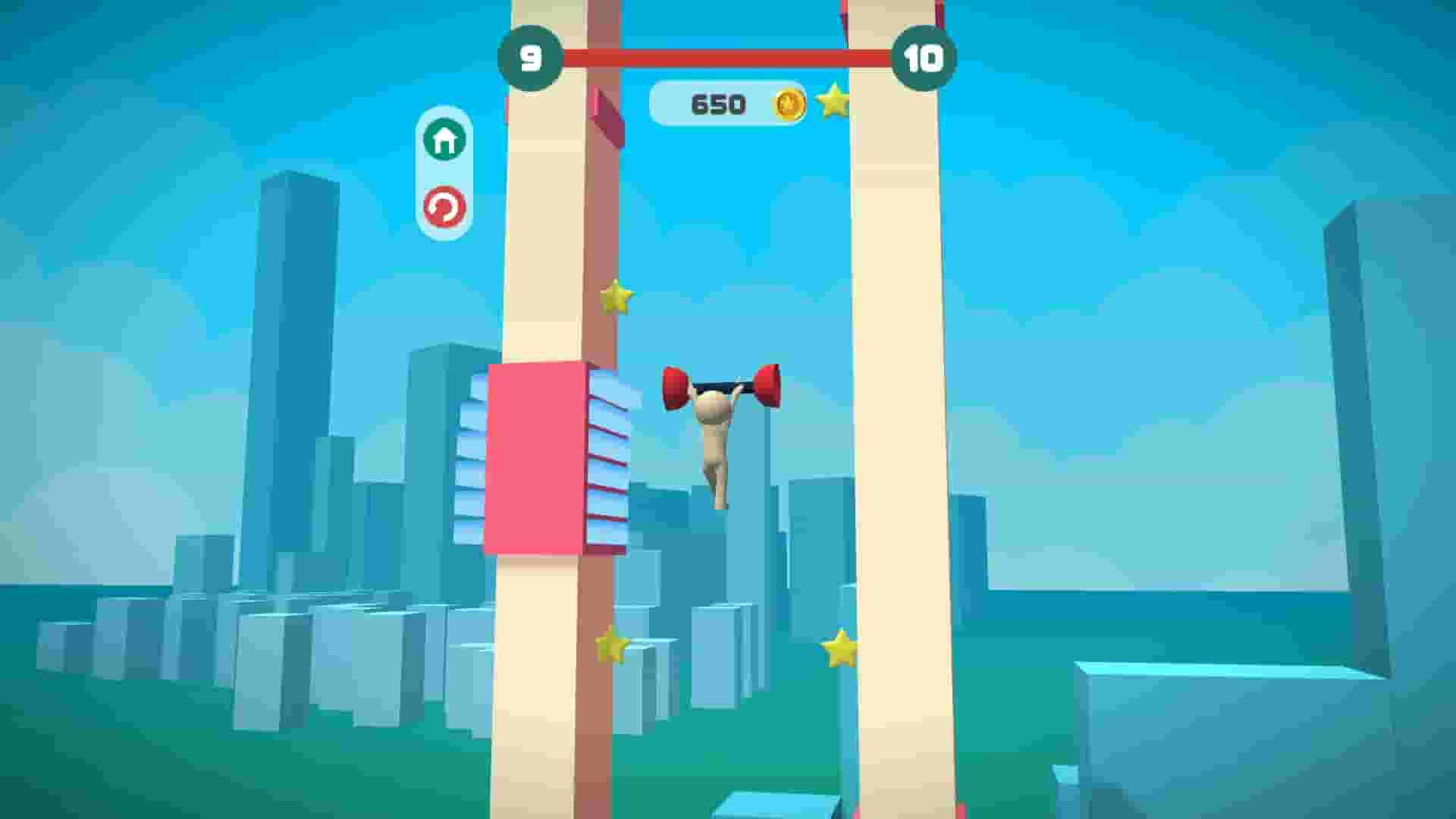
Task: Tap the red Restart level icon
Action: coord(445,206)
